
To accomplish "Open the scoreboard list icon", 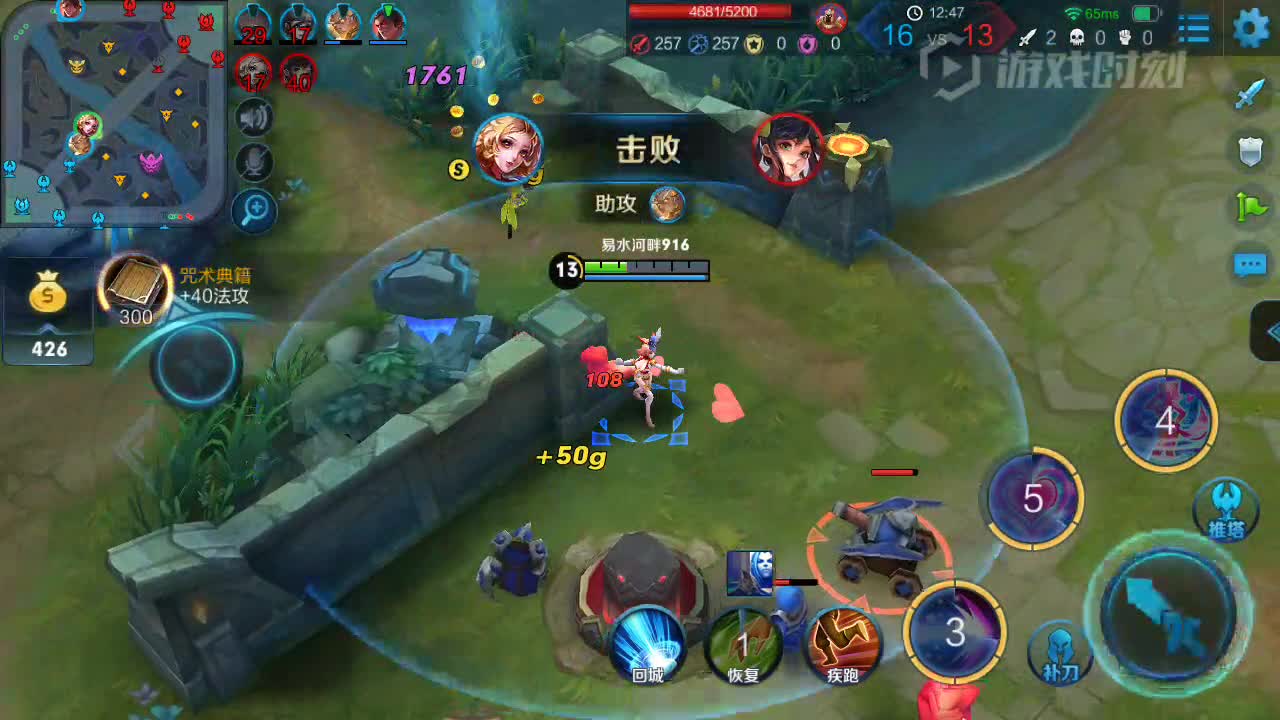I will coord(1194,28).
